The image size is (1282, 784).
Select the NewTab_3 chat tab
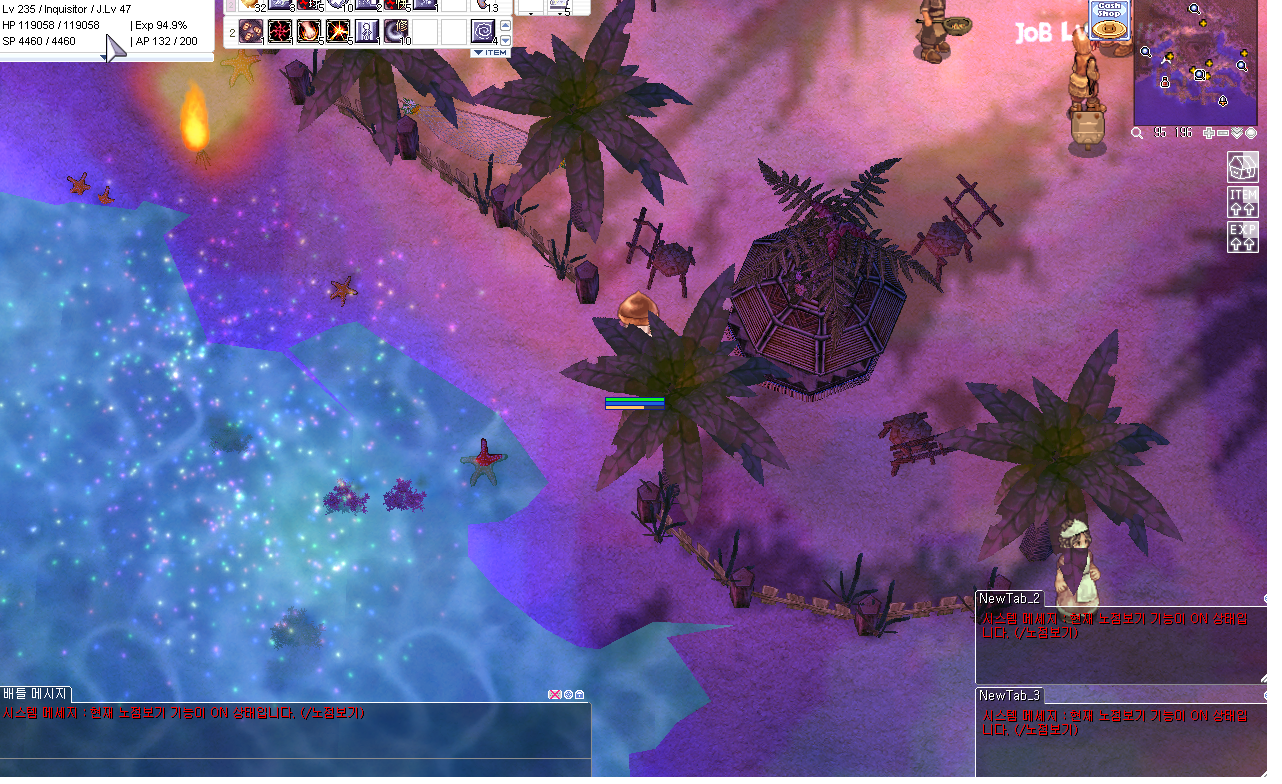[x=1010, y=695]
